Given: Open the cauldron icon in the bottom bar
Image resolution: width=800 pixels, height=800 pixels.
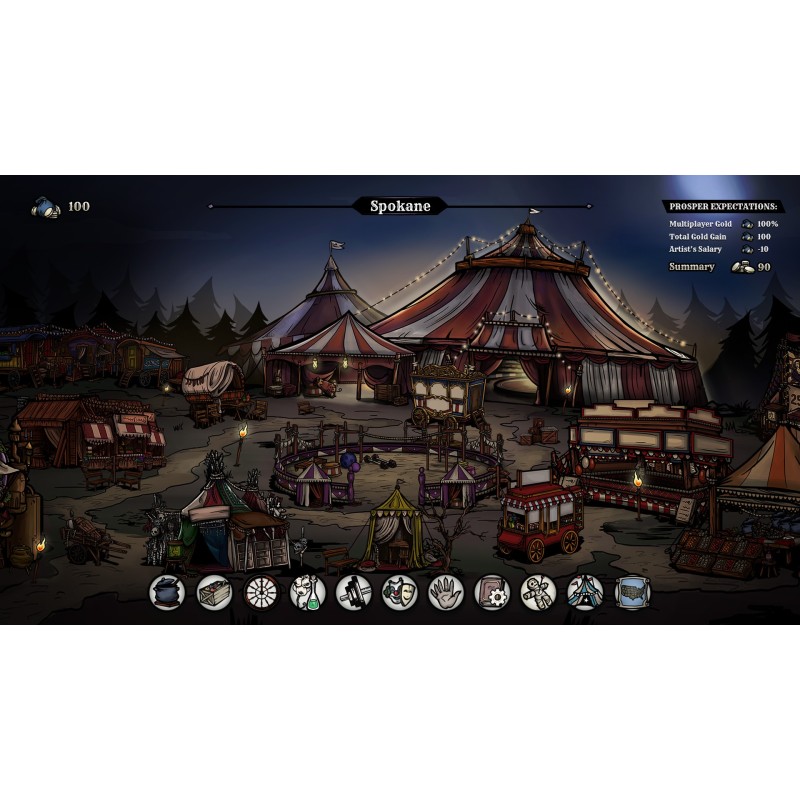Looking at the screenshot, I should pyautogui.click(x=167, y=592).
